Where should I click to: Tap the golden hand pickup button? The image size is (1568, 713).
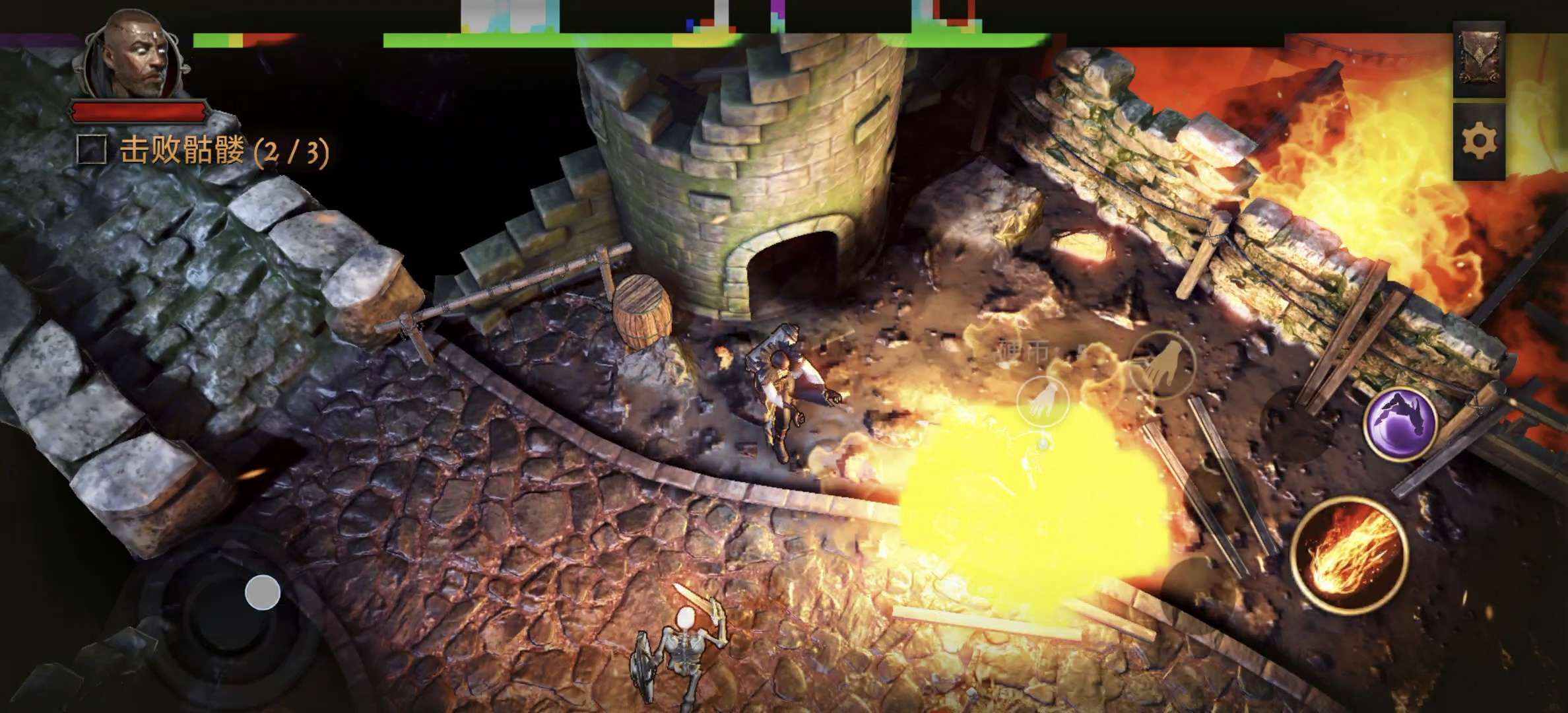click(1163, 365)
